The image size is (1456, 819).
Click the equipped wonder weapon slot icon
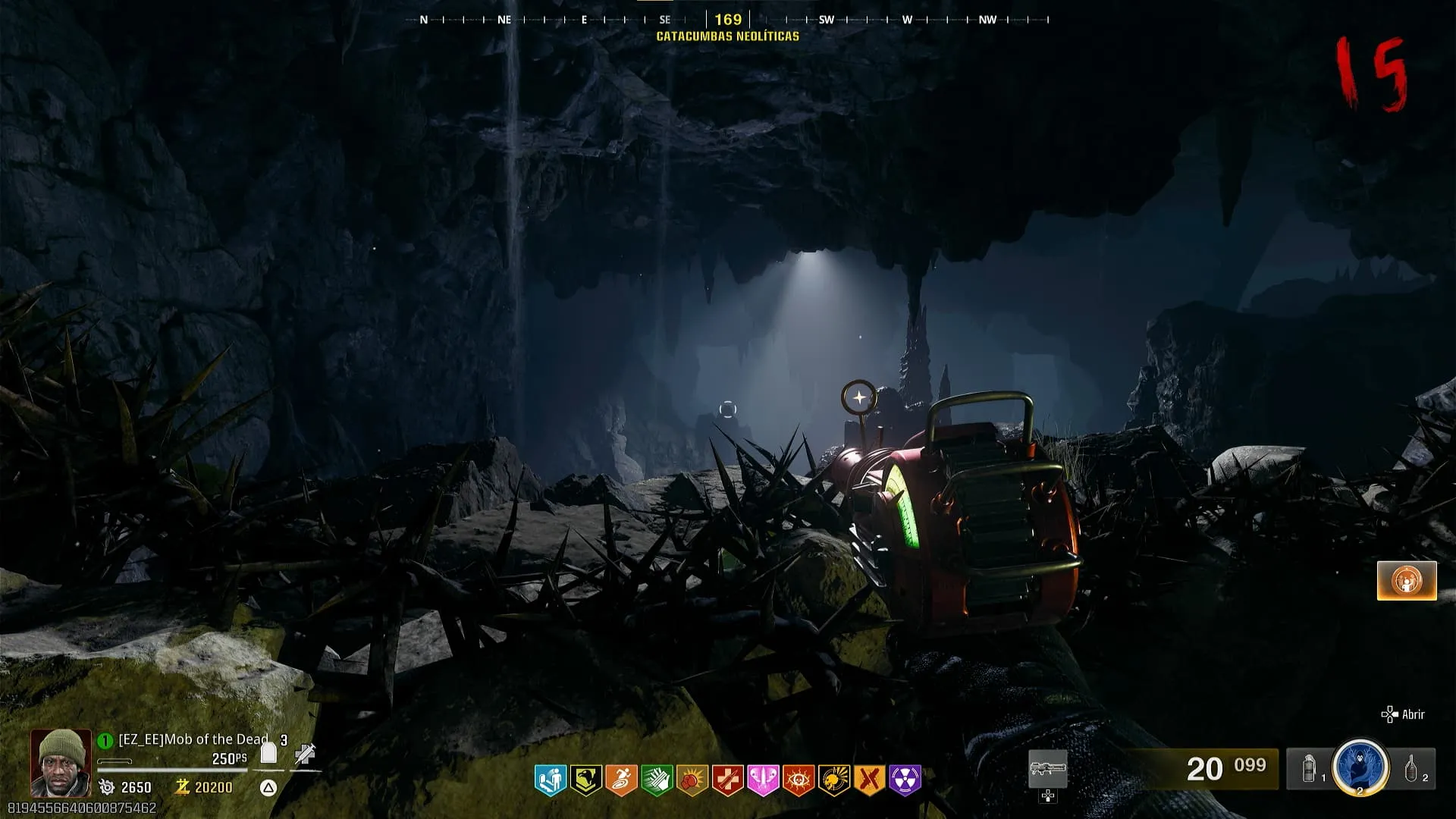tap(1048, 770)
